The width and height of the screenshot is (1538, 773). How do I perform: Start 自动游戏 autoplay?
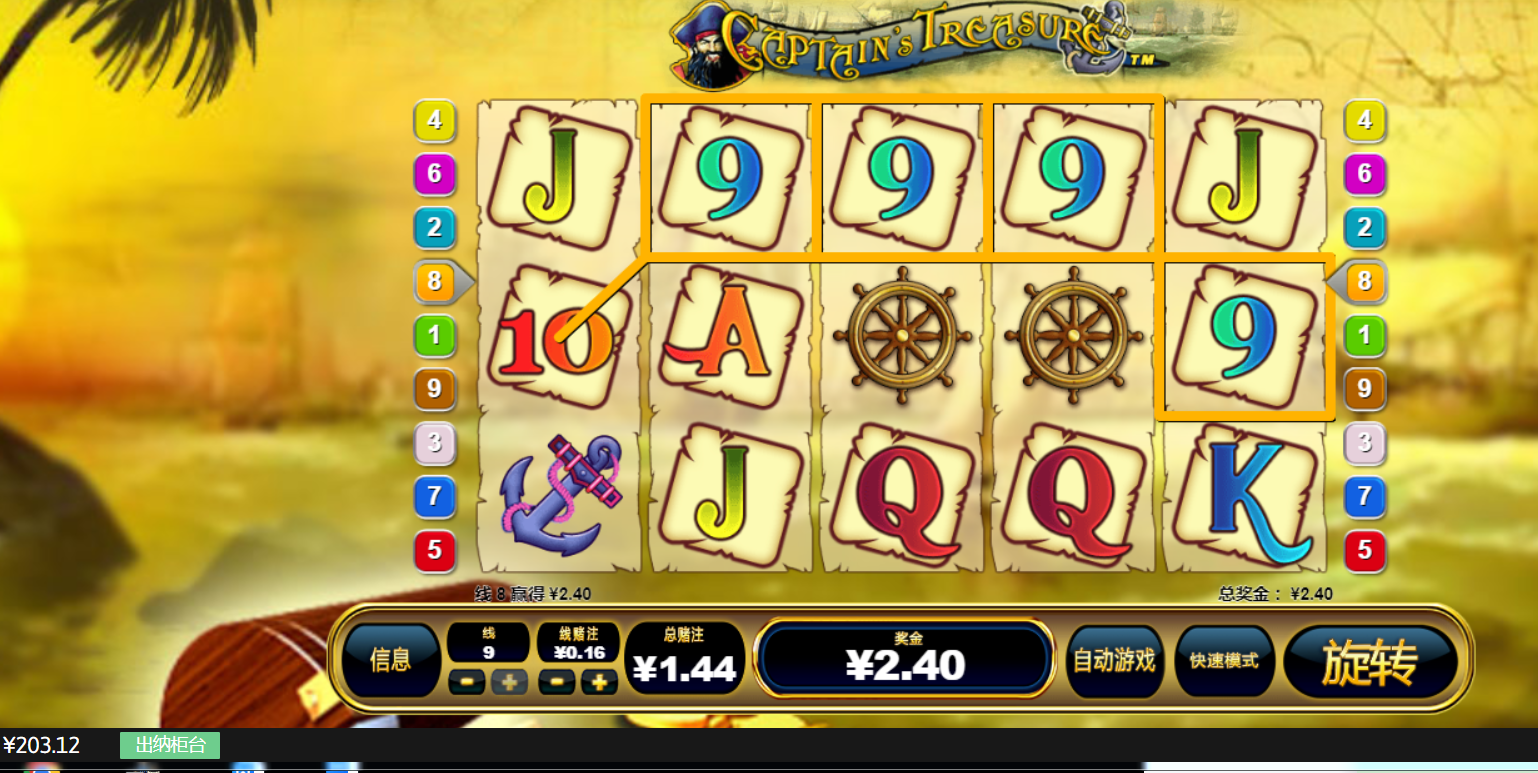(x=1113, y=661)
